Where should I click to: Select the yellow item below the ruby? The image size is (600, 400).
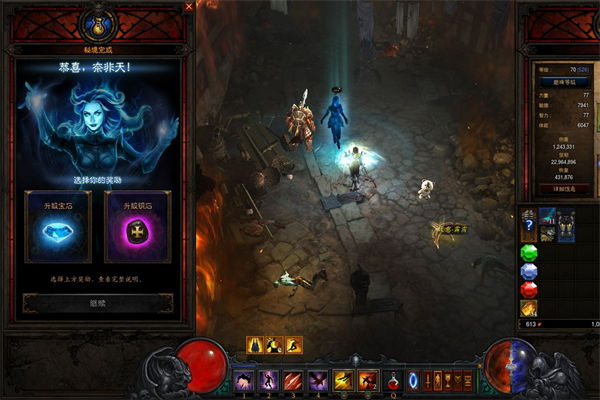point(530,308)
